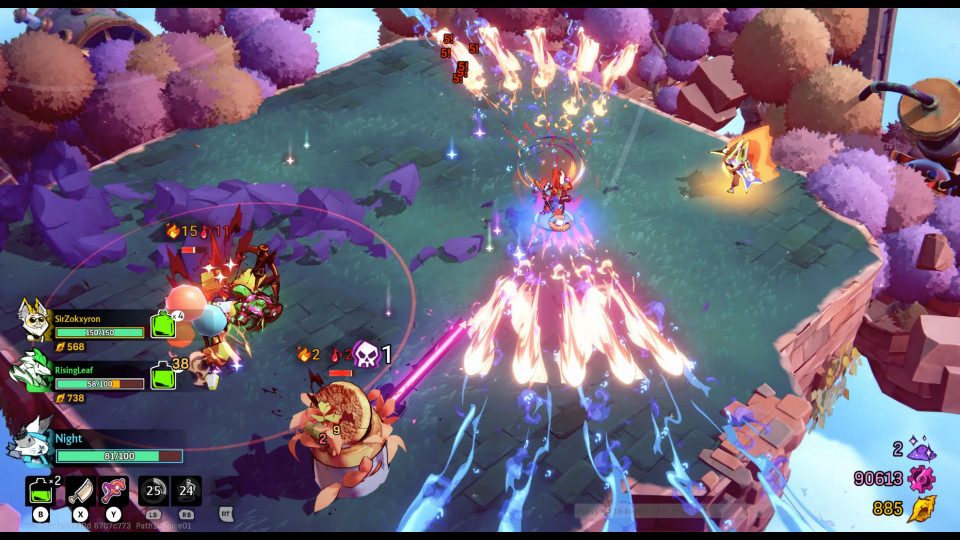This screenshot has width=960, height=540.
Task: Click the pink gear currency icon
Action: 920,478
